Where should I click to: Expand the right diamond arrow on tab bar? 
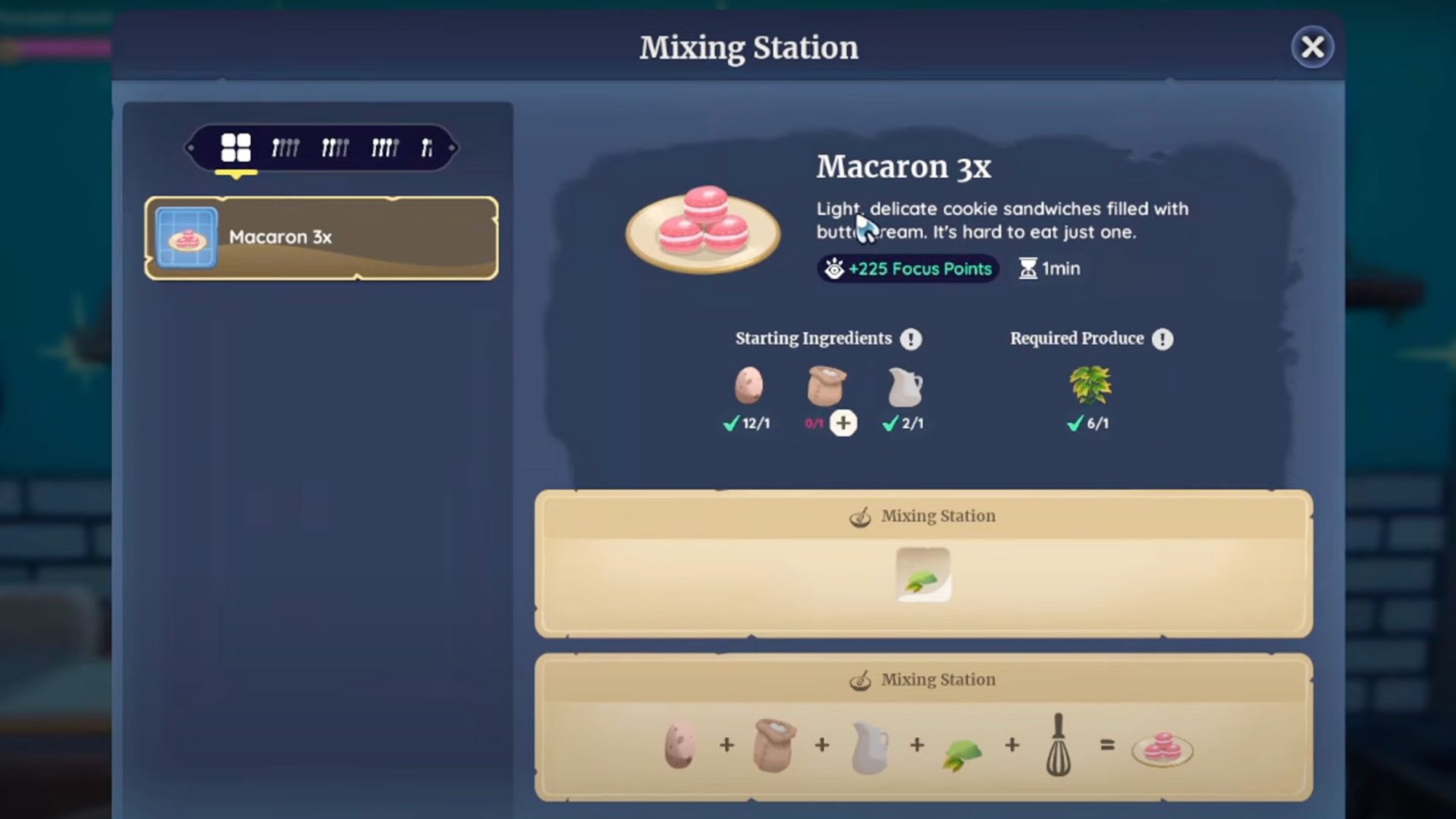click(453, 149)
